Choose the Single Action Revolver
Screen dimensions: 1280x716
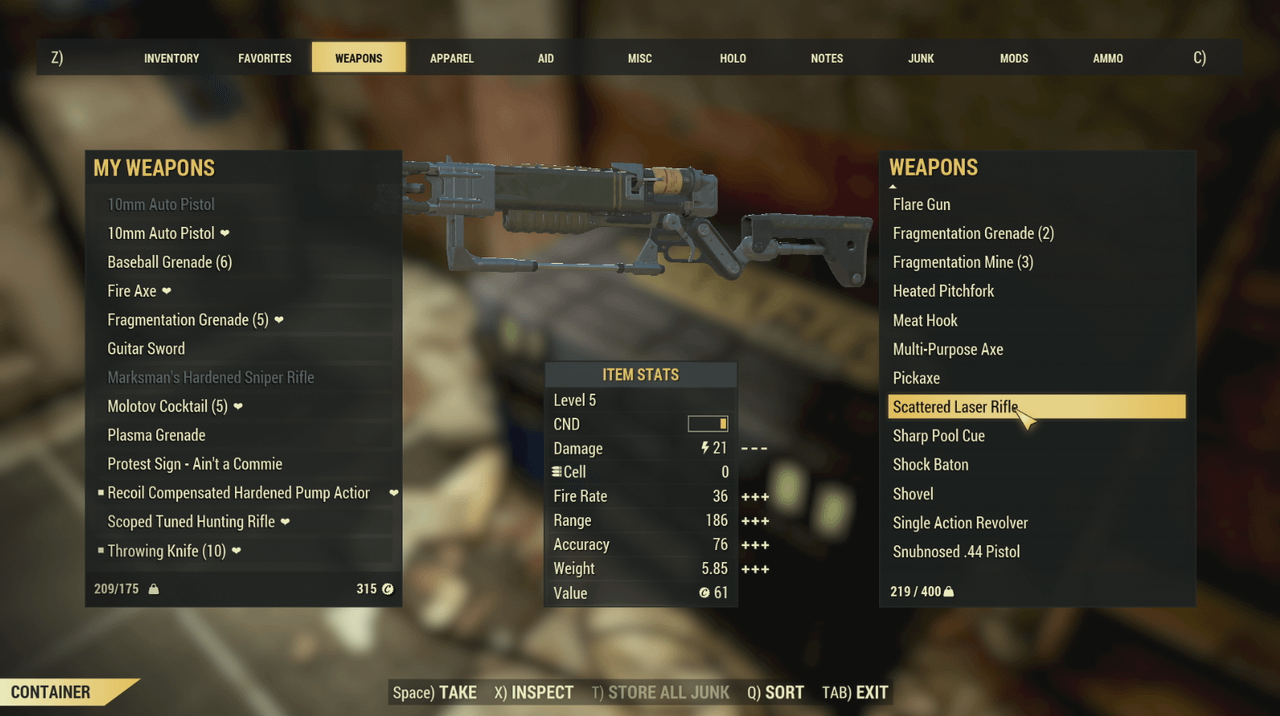960,523
